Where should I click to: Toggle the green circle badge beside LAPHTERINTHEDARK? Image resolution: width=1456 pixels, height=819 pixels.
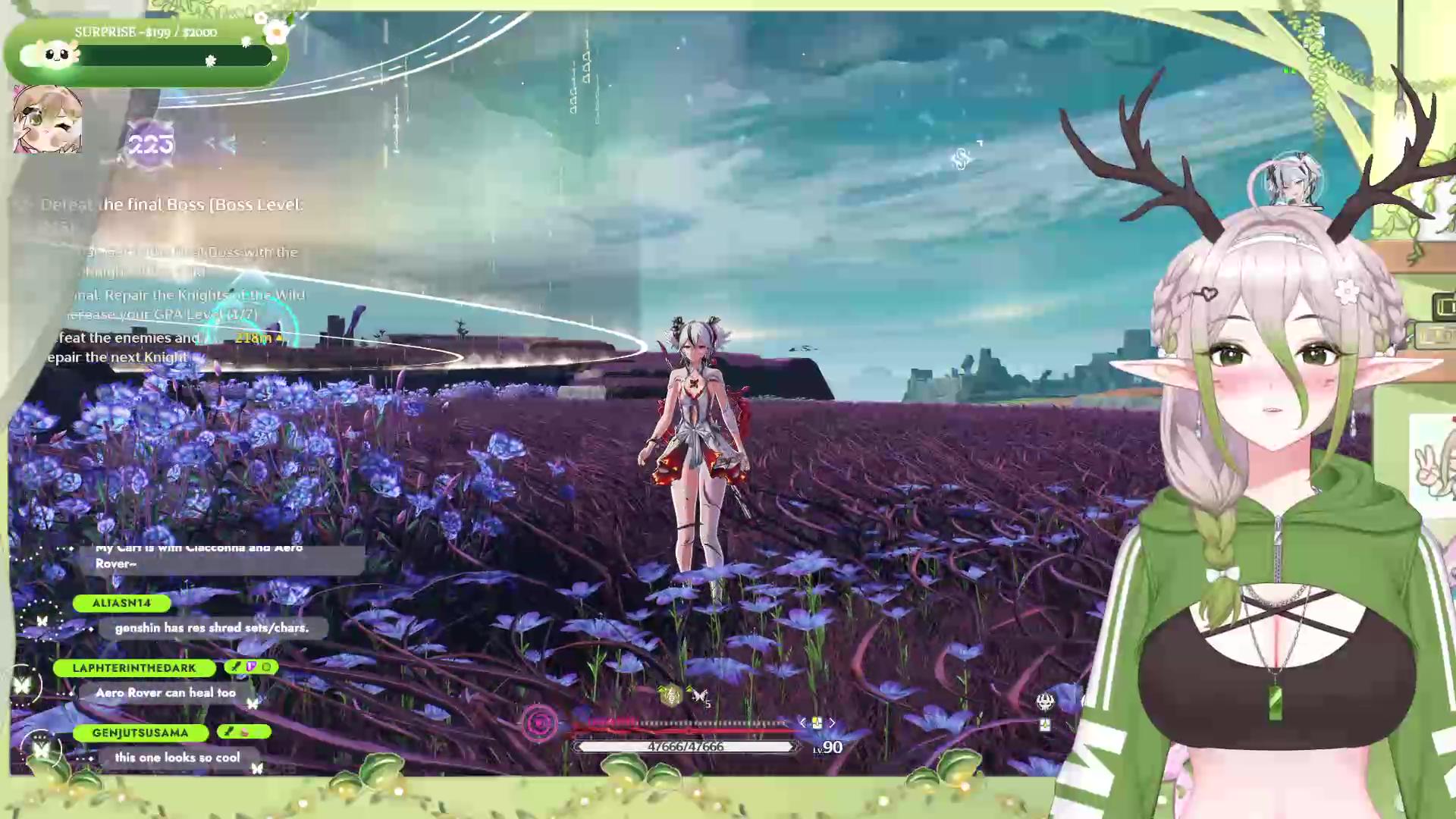[x=267, y=667]
